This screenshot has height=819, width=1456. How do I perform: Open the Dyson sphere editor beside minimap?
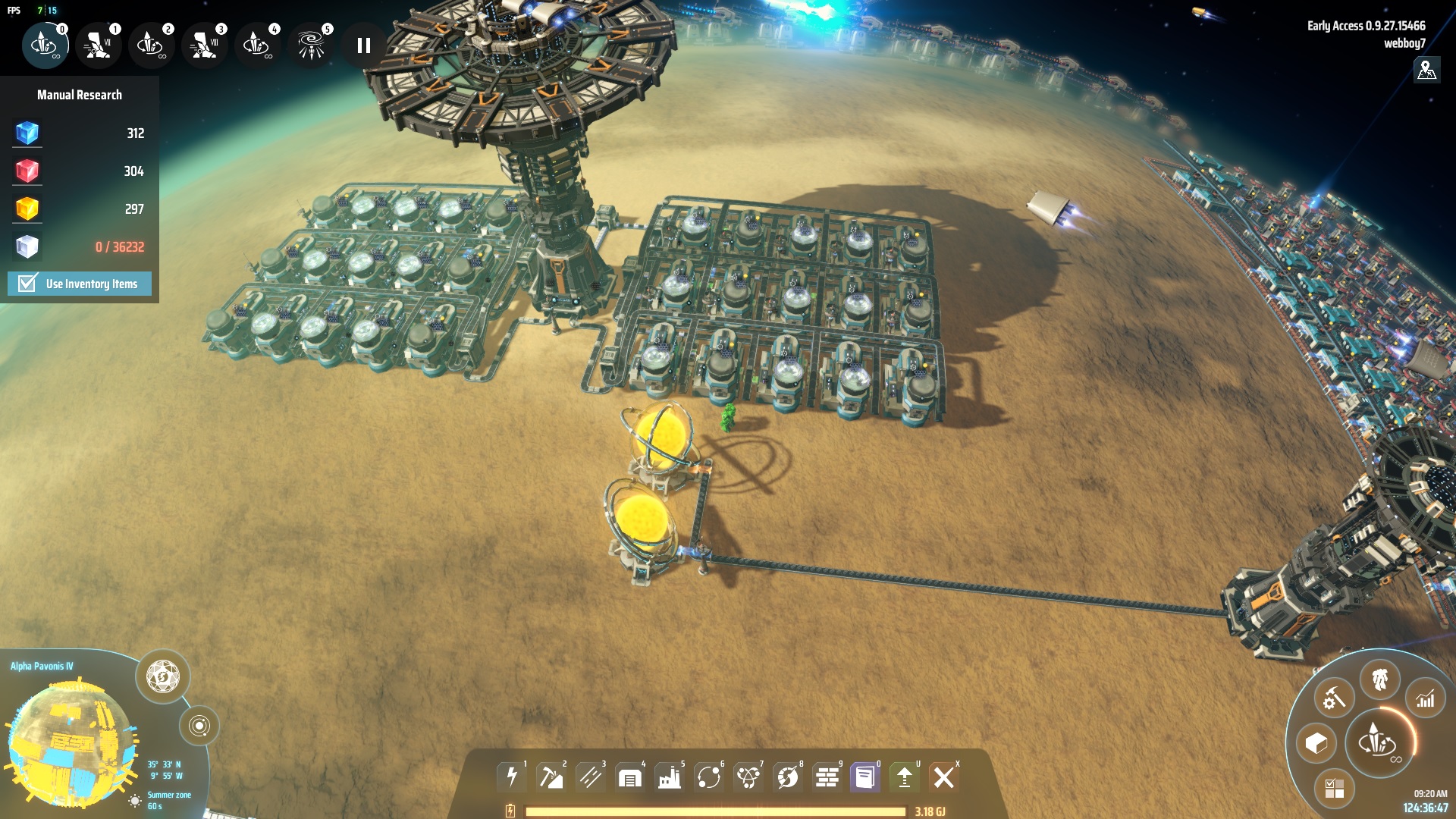(x=162, y=676)
